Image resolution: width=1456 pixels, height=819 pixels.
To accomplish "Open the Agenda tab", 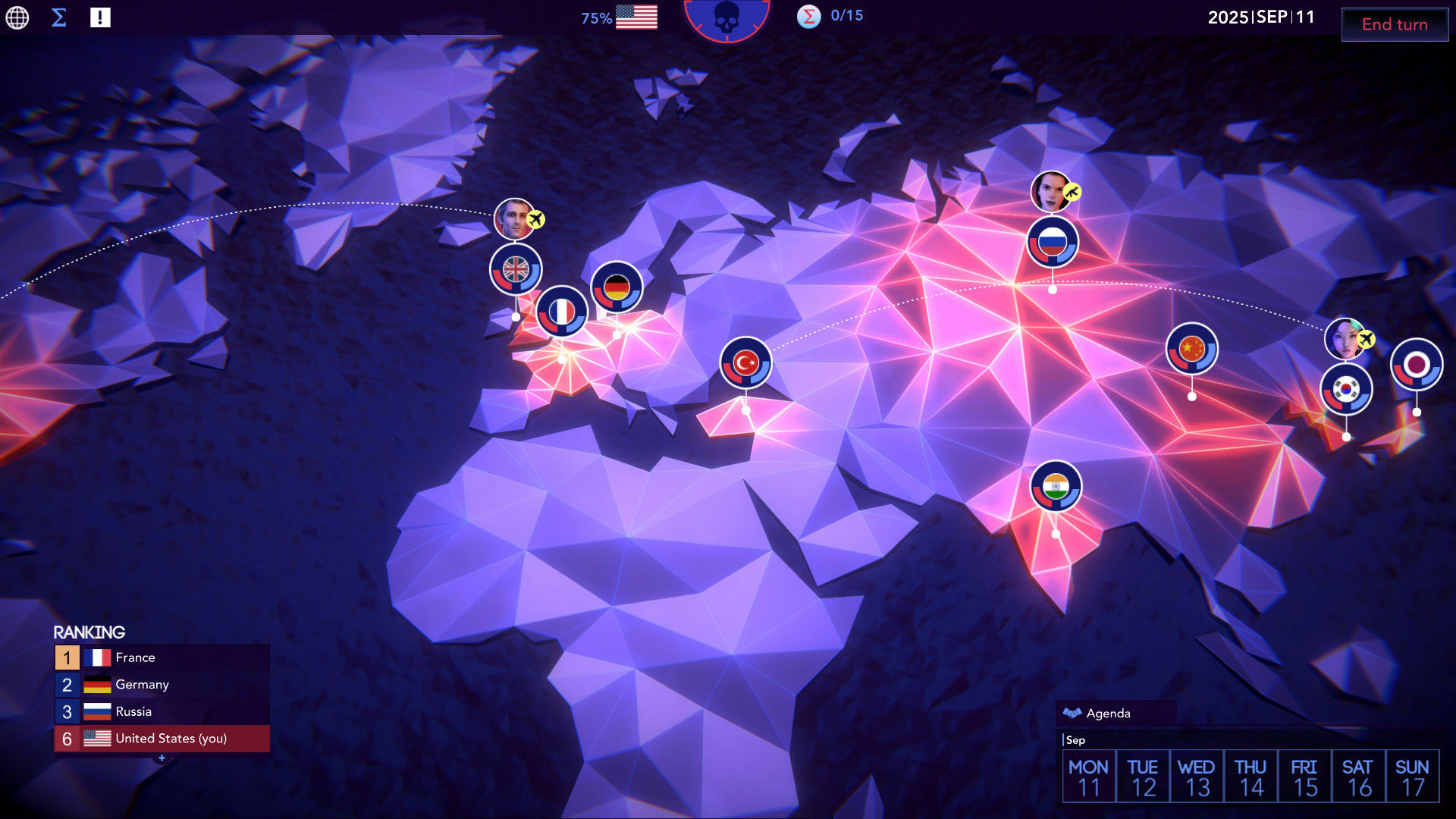I will [x=1109, y=713].
